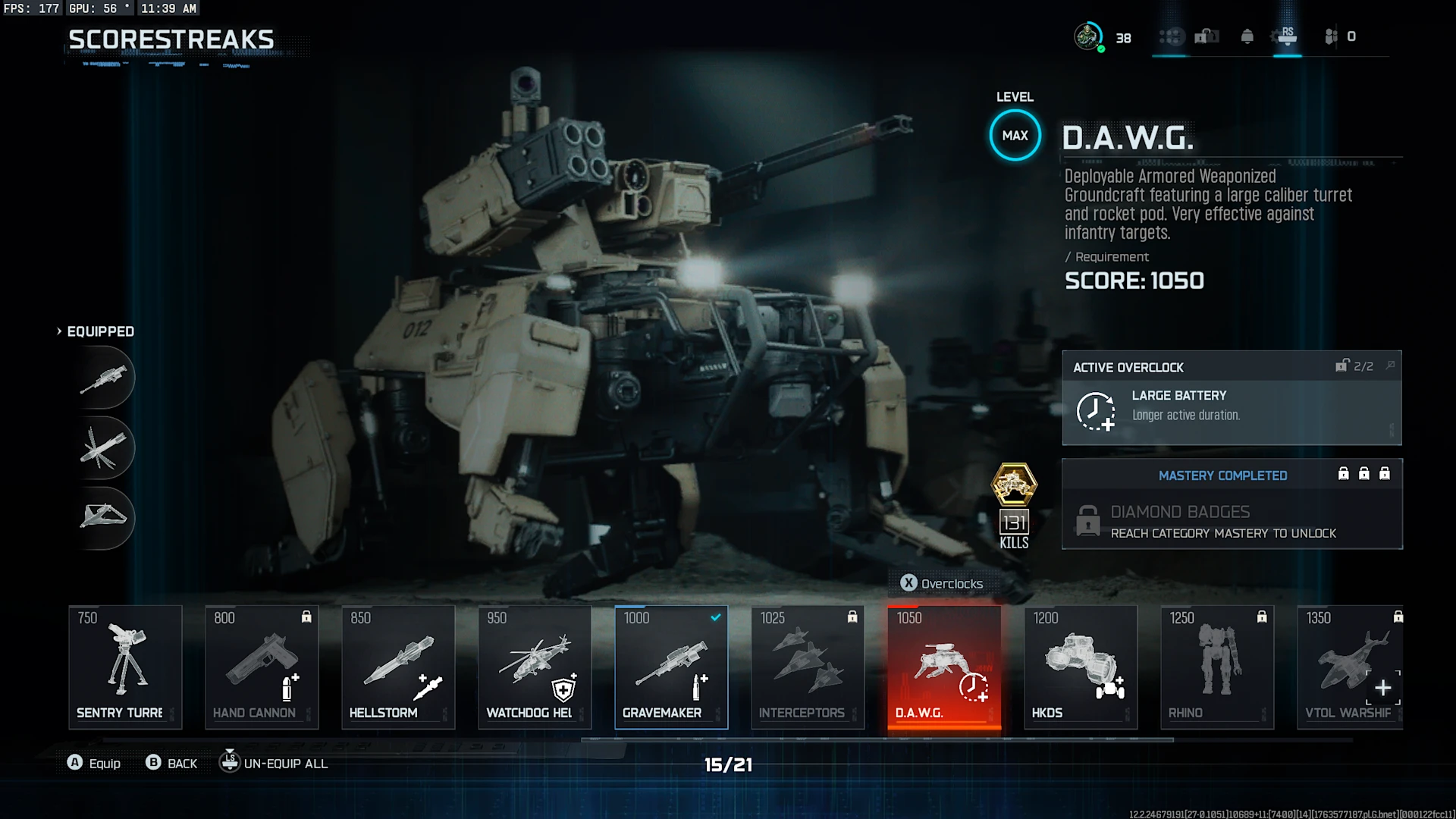The width and height of the screenshot is (1456, 819).
Task: Pick the Hellstorm scorestreak card
Action: (x=398, y=667)
